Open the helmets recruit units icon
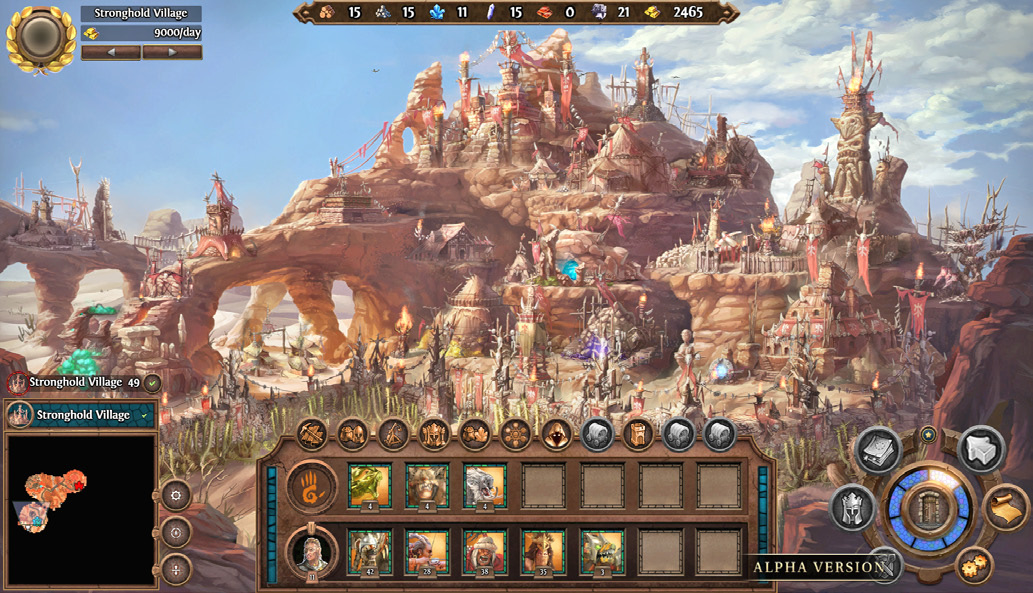 point(353,434)
